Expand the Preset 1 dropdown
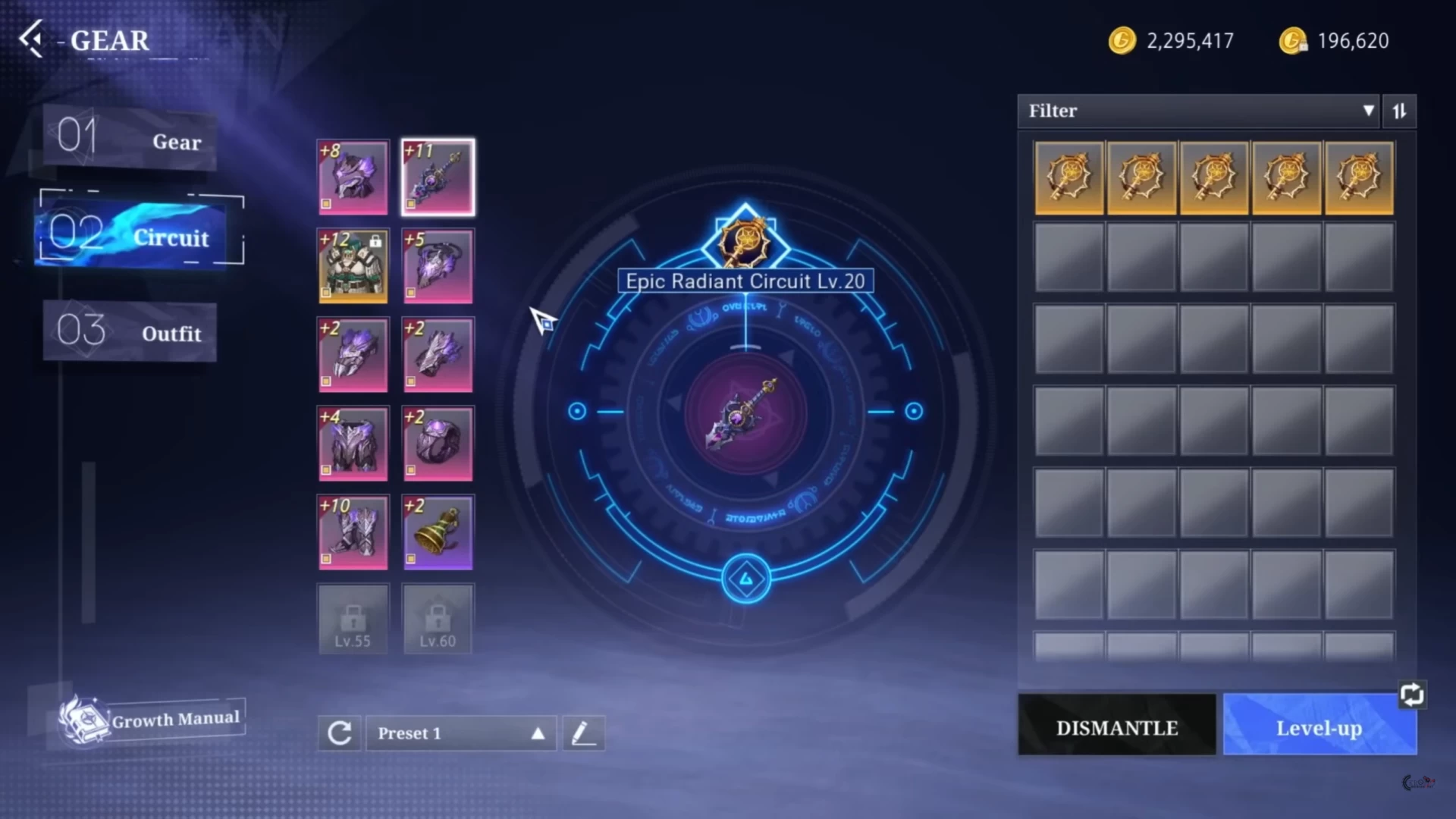The height and width of the screenshot is (819, 1456). point(461,733)
